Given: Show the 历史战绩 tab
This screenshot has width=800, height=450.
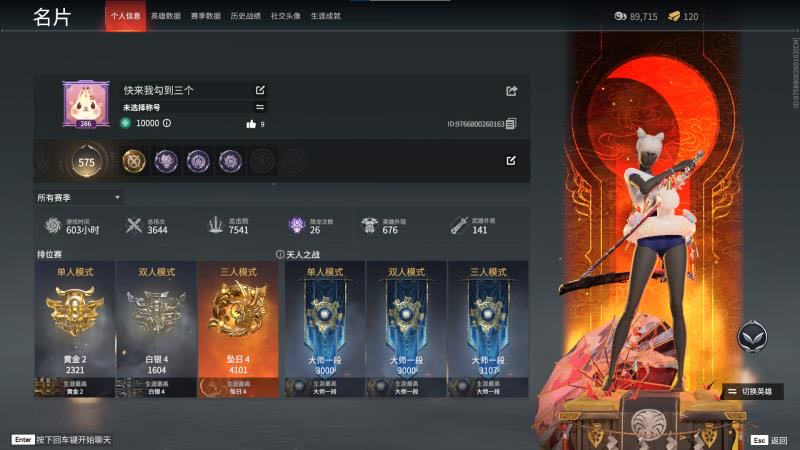Looking at the screenshot, I should click(x=245, y=17).
